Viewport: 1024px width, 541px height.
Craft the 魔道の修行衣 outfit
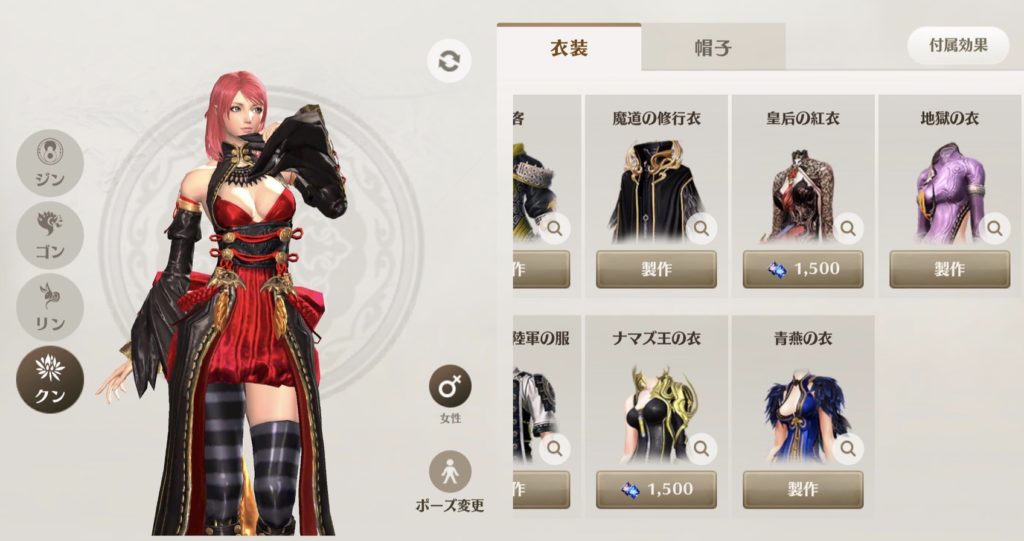pos(656,269)
